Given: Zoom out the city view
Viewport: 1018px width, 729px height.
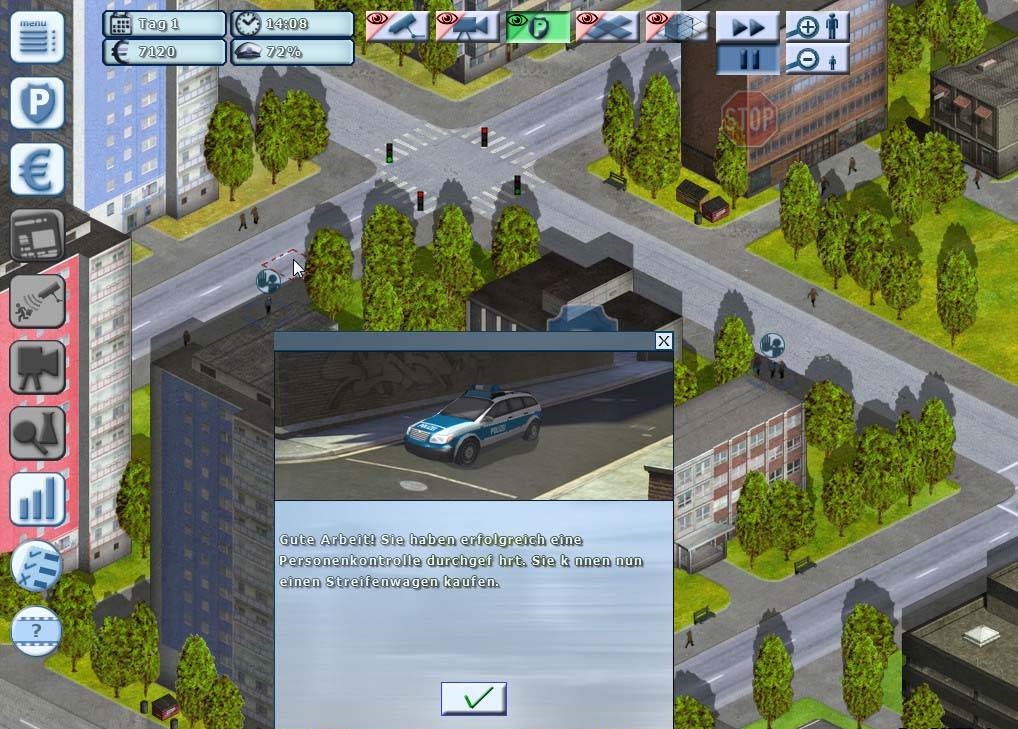Looking at the screenshot, I should pyautogui.click(x=817, y=59).
